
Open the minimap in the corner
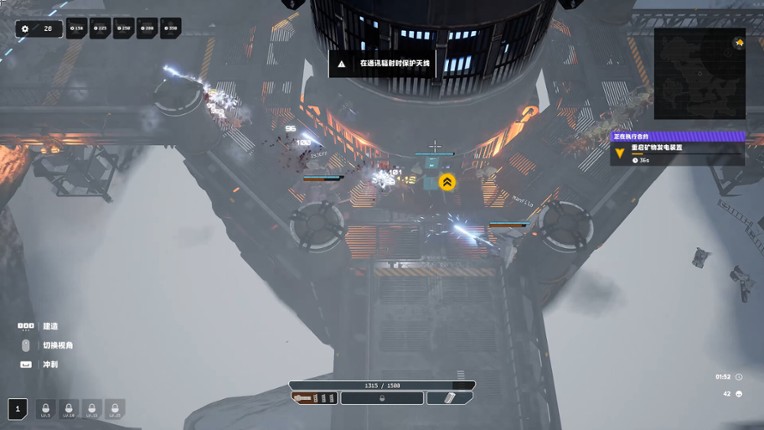point(699,74)
